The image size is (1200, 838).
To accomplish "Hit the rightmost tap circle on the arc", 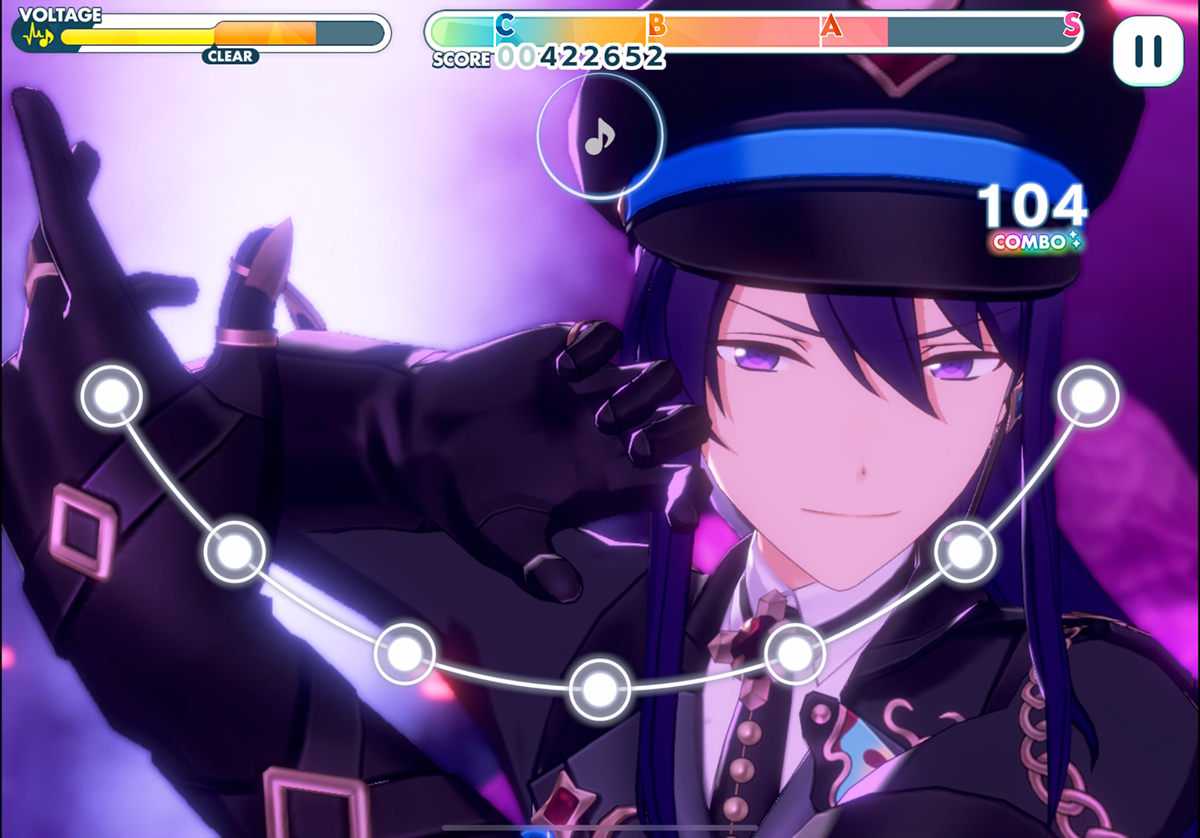I will pyautogui.click(x=1088, y=396).
